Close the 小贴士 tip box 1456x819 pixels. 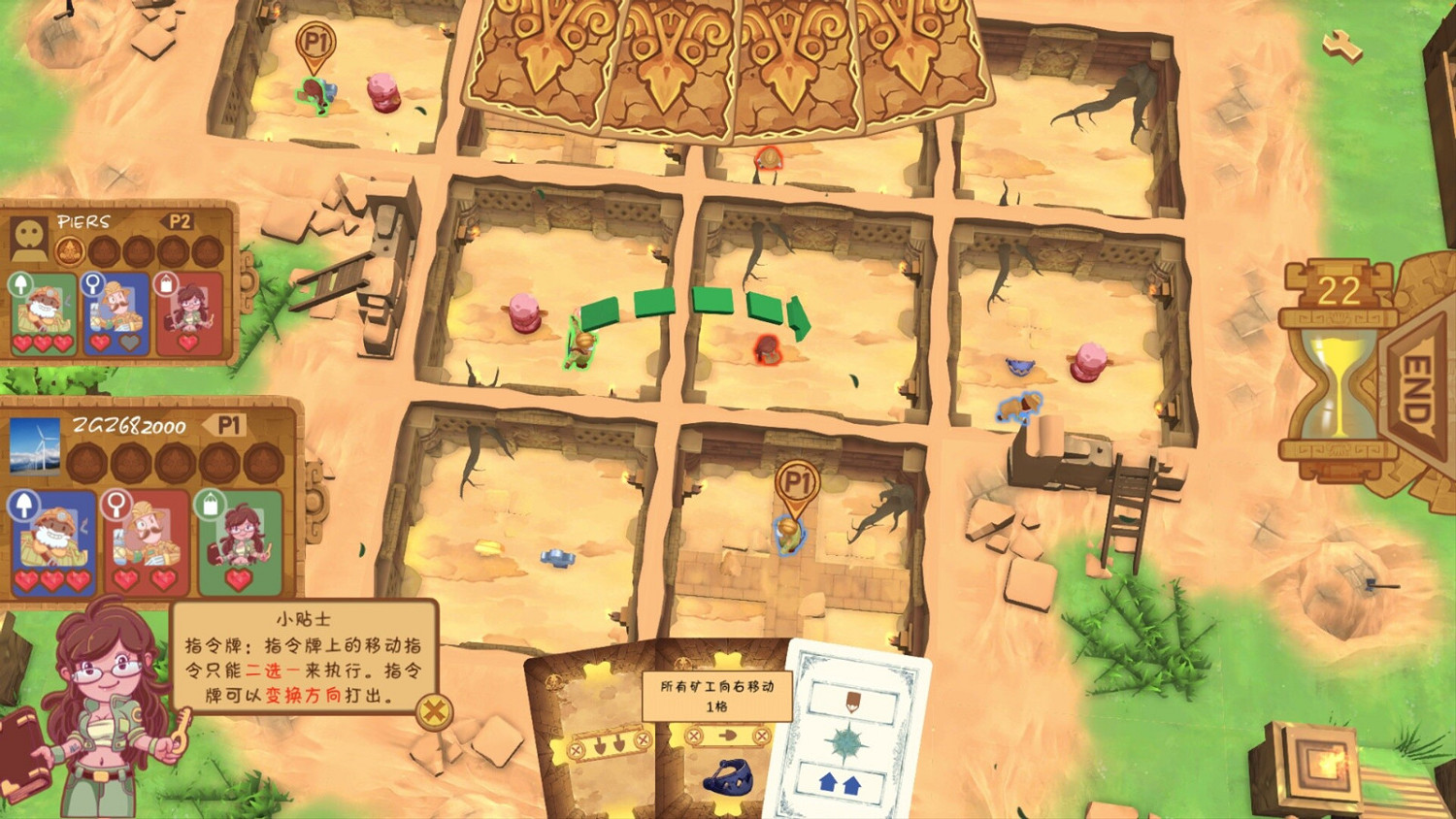(x=435, y=711)
